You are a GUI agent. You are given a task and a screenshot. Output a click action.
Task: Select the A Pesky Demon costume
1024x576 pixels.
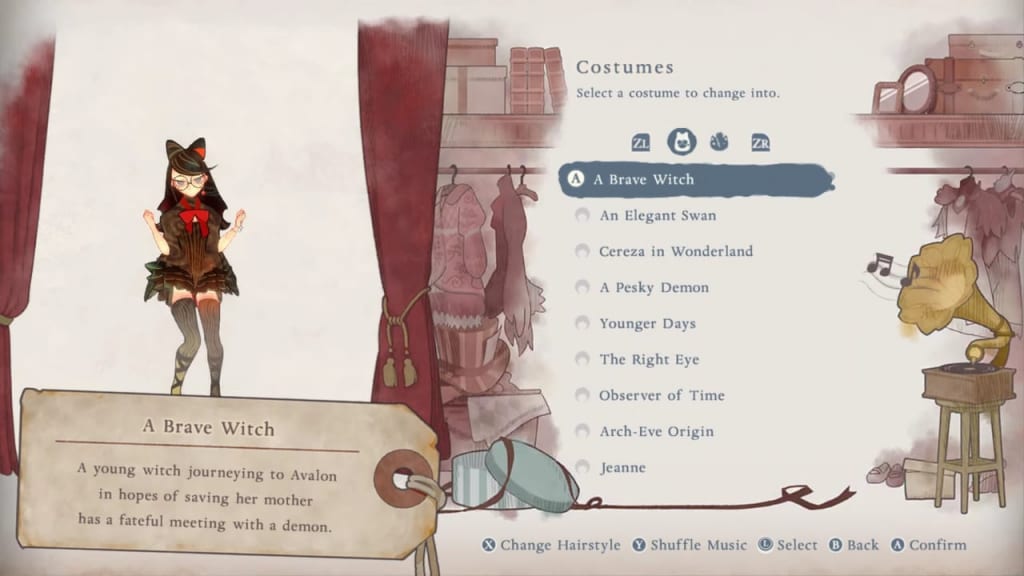pyautogui.click(x=654, y=288)
